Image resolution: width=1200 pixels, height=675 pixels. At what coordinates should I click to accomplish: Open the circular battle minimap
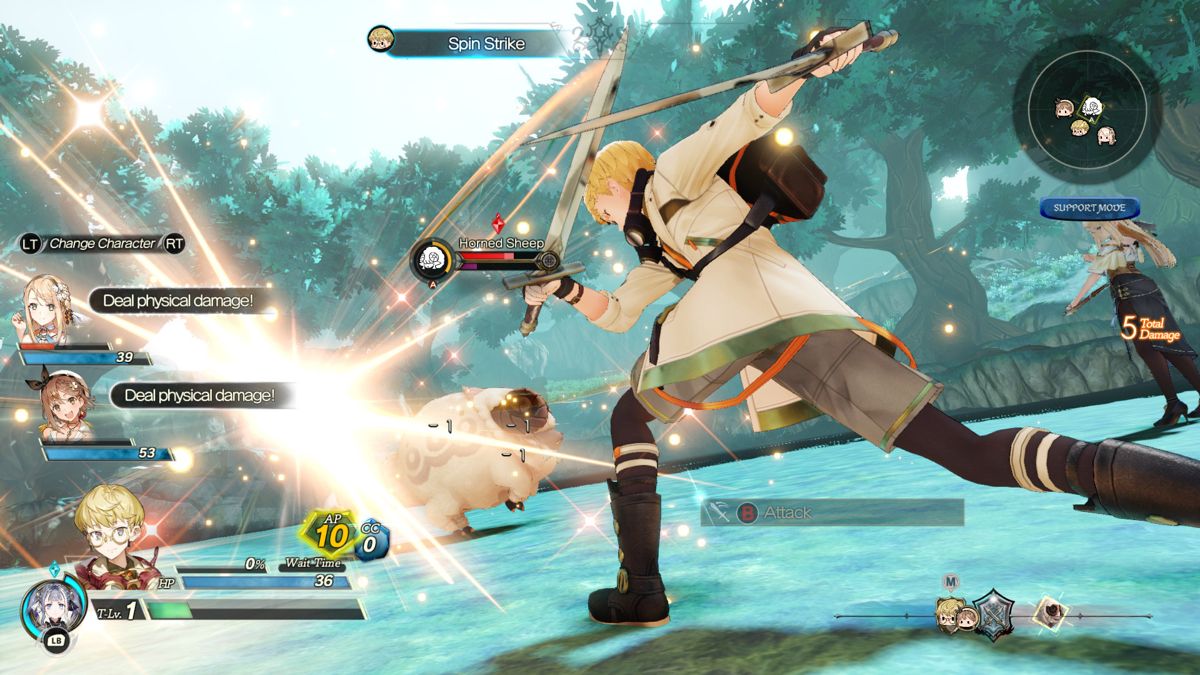tap(1085, 110)
